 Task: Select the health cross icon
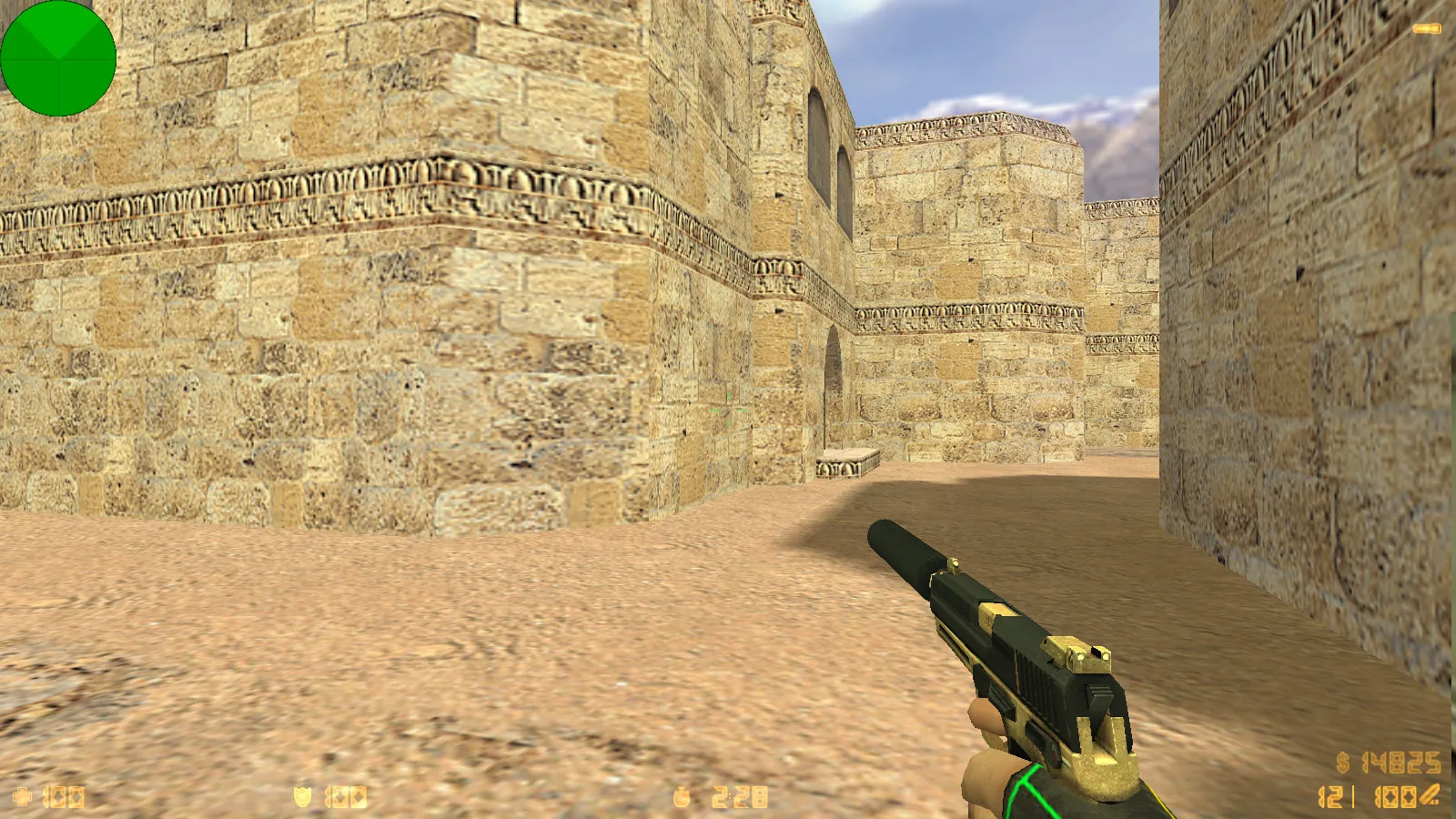pos(22,798)
